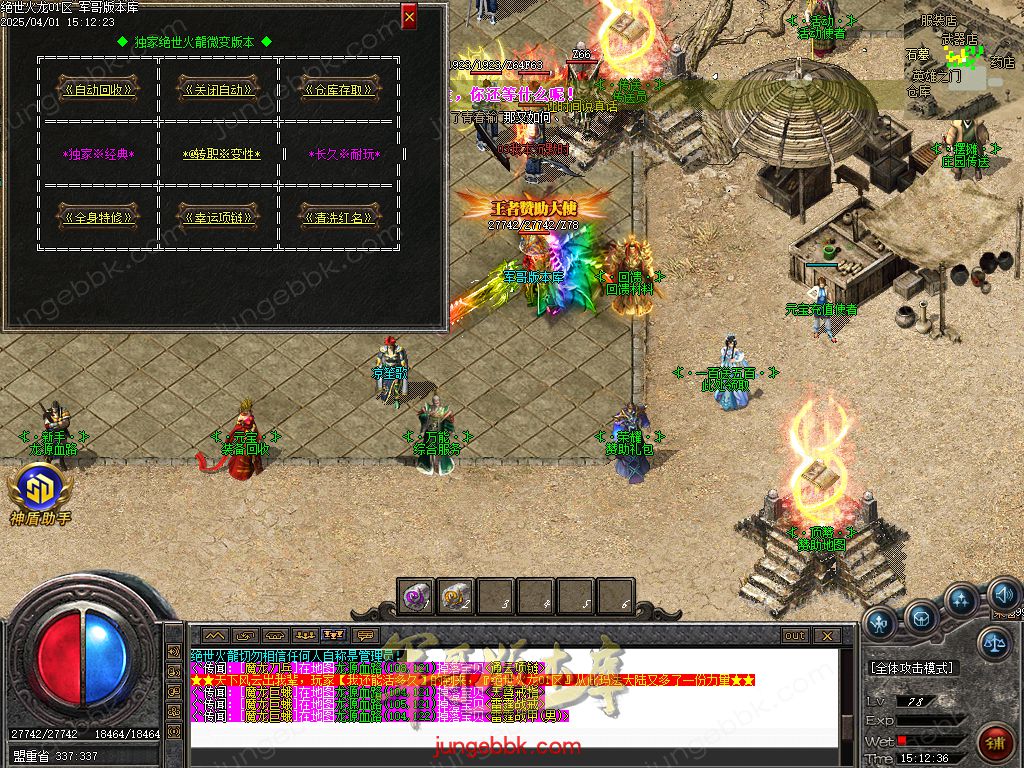Screen dimensions: 1024x768
Task: Close the 独家绝世火龍 NPC dialog panel
Action: point(409,17)
